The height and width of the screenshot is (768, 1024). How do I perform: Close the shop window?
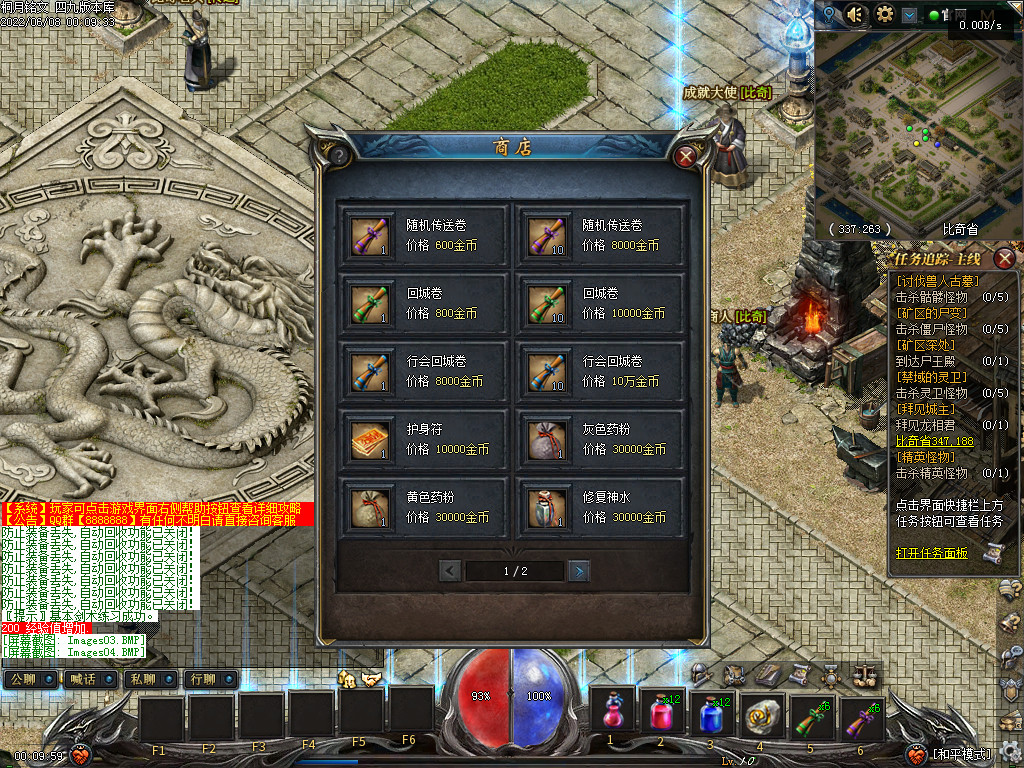(685, 156)
